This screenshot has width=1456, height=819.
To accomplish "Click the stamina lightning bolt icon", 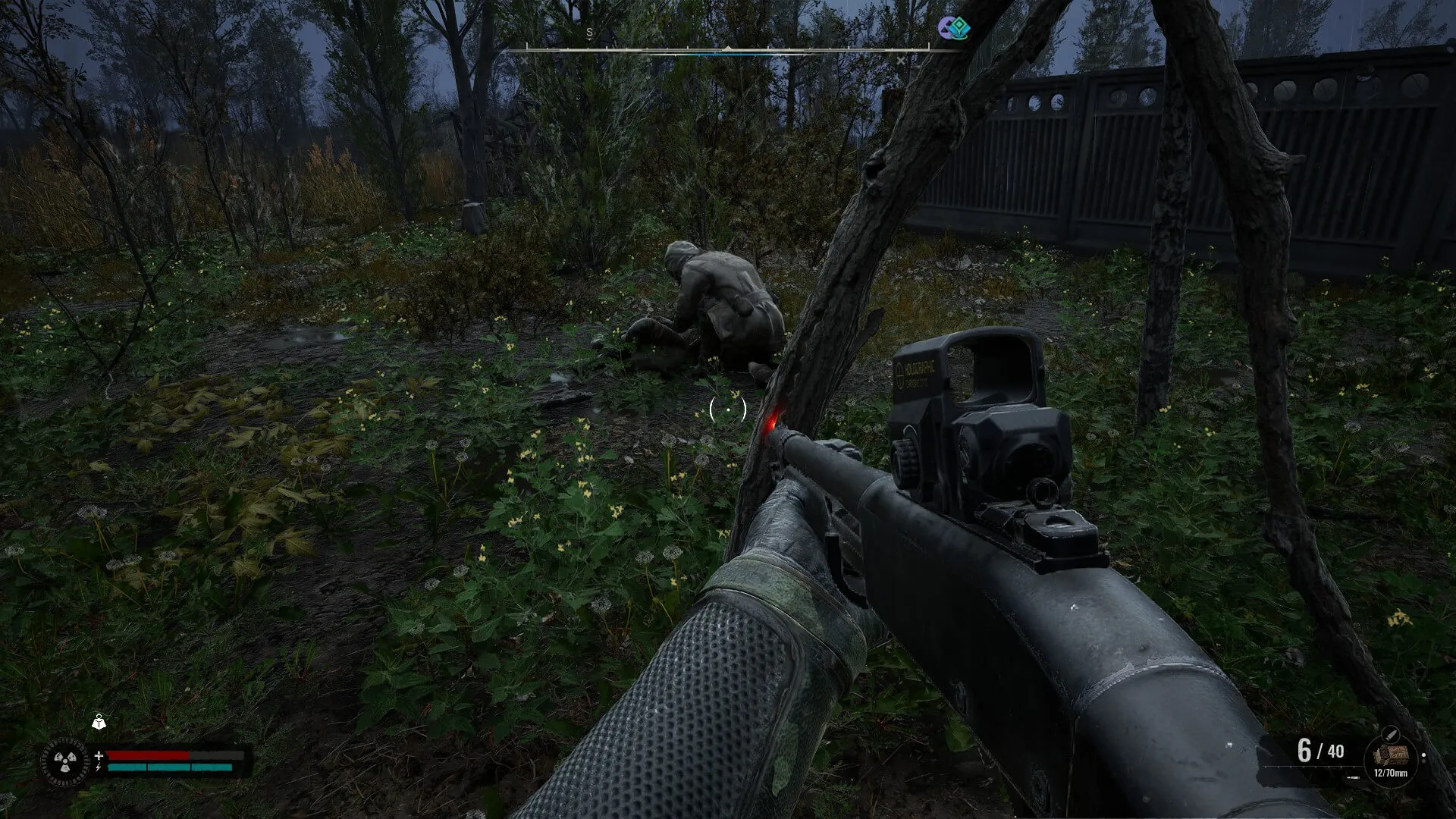I will [99, 767].
